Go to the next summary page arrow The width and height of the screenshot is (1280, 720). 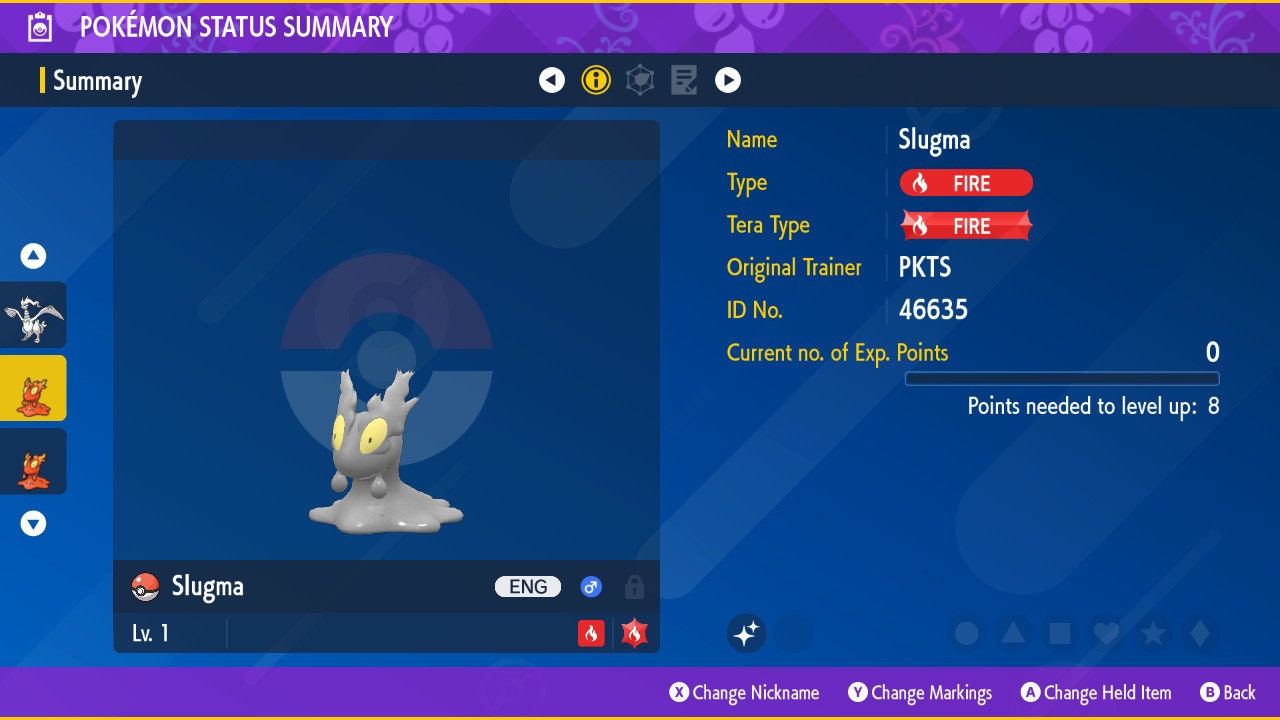coord(728,80)
